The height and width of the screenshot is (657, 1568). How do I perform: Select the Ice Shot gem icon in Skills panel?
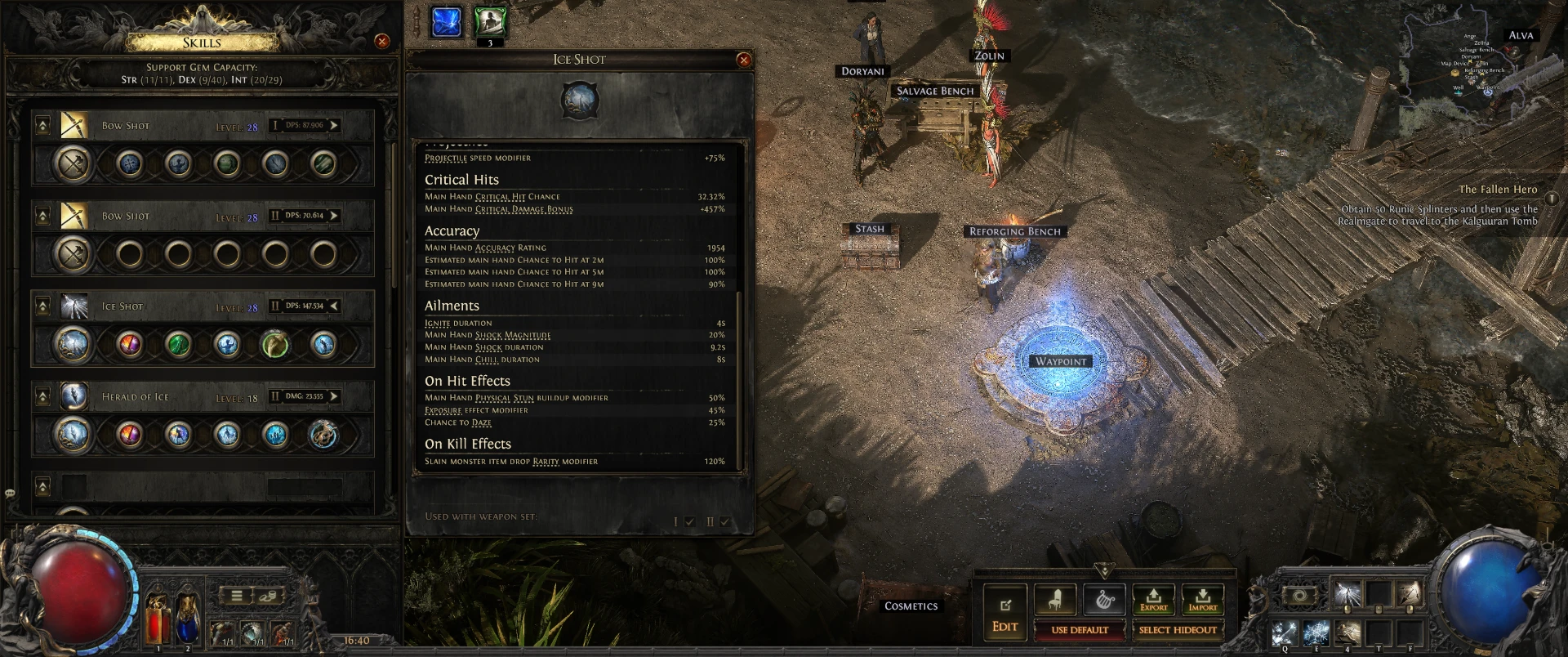point(76,306)
